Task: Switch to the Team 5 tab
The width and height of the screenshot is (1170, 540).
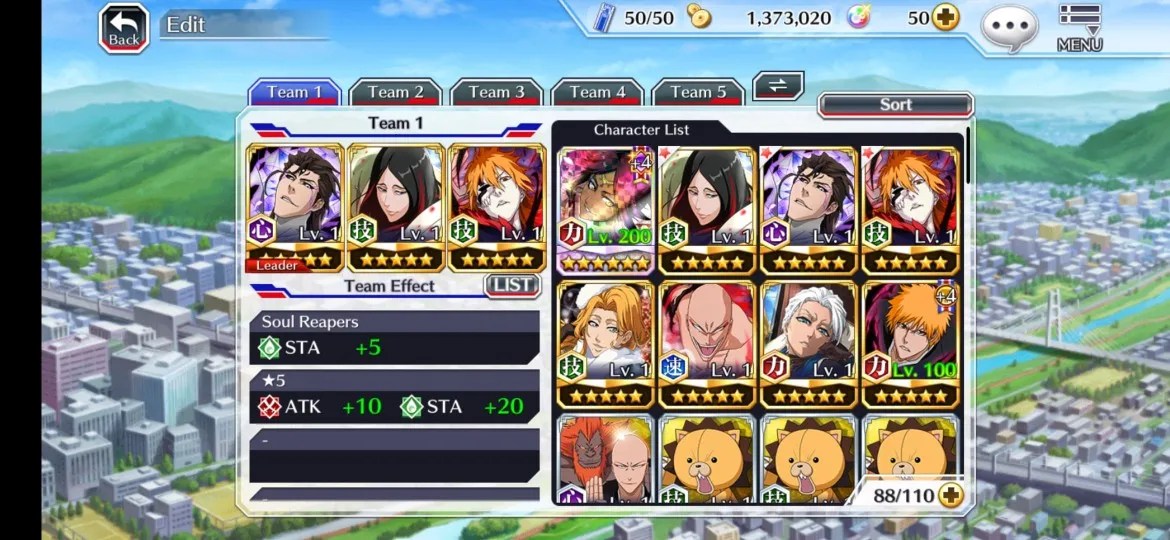Action: pyautogui.click(x=698, y=92)
